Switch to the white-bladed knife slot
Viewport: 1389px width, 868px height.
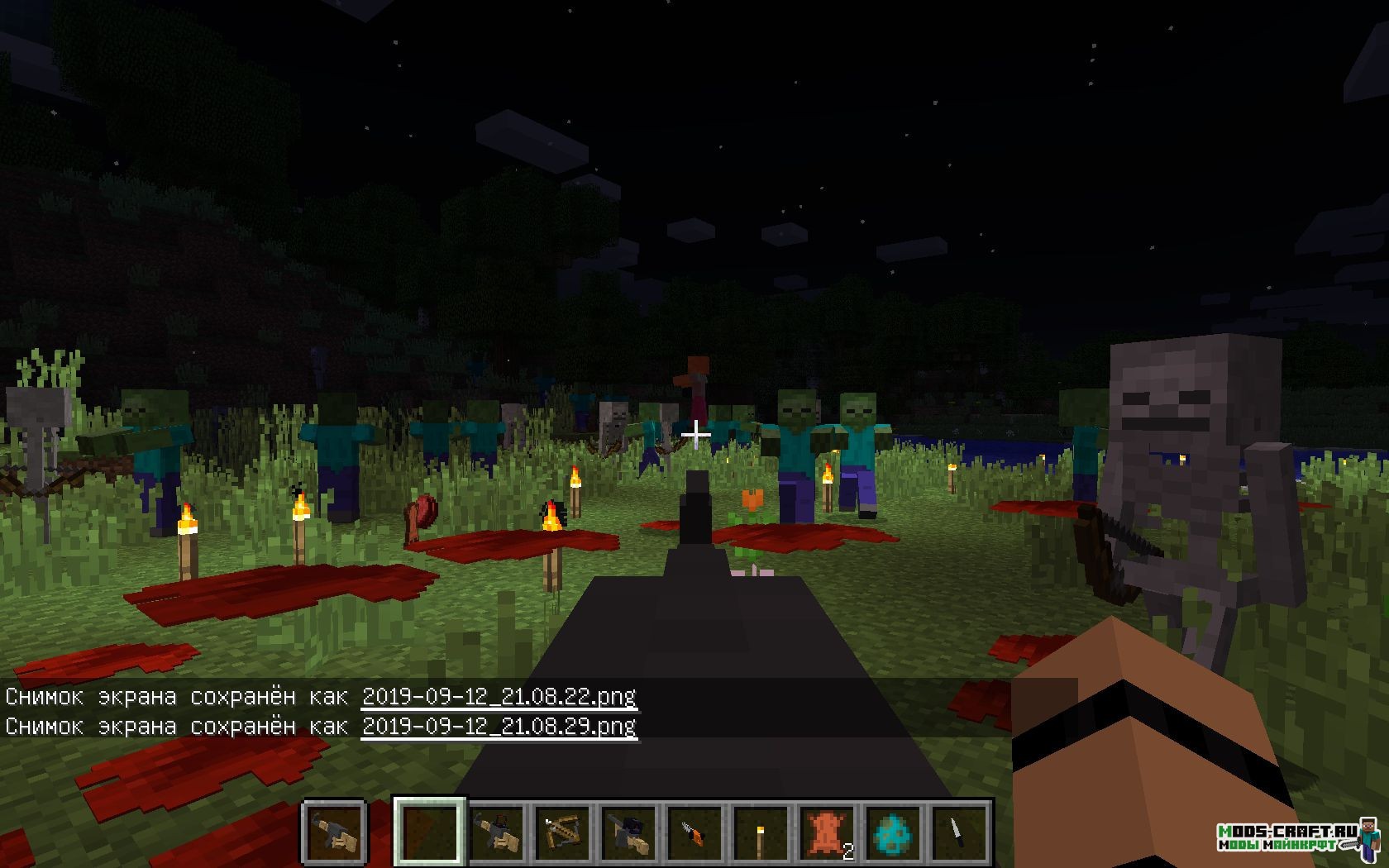(x=959, y=832)
